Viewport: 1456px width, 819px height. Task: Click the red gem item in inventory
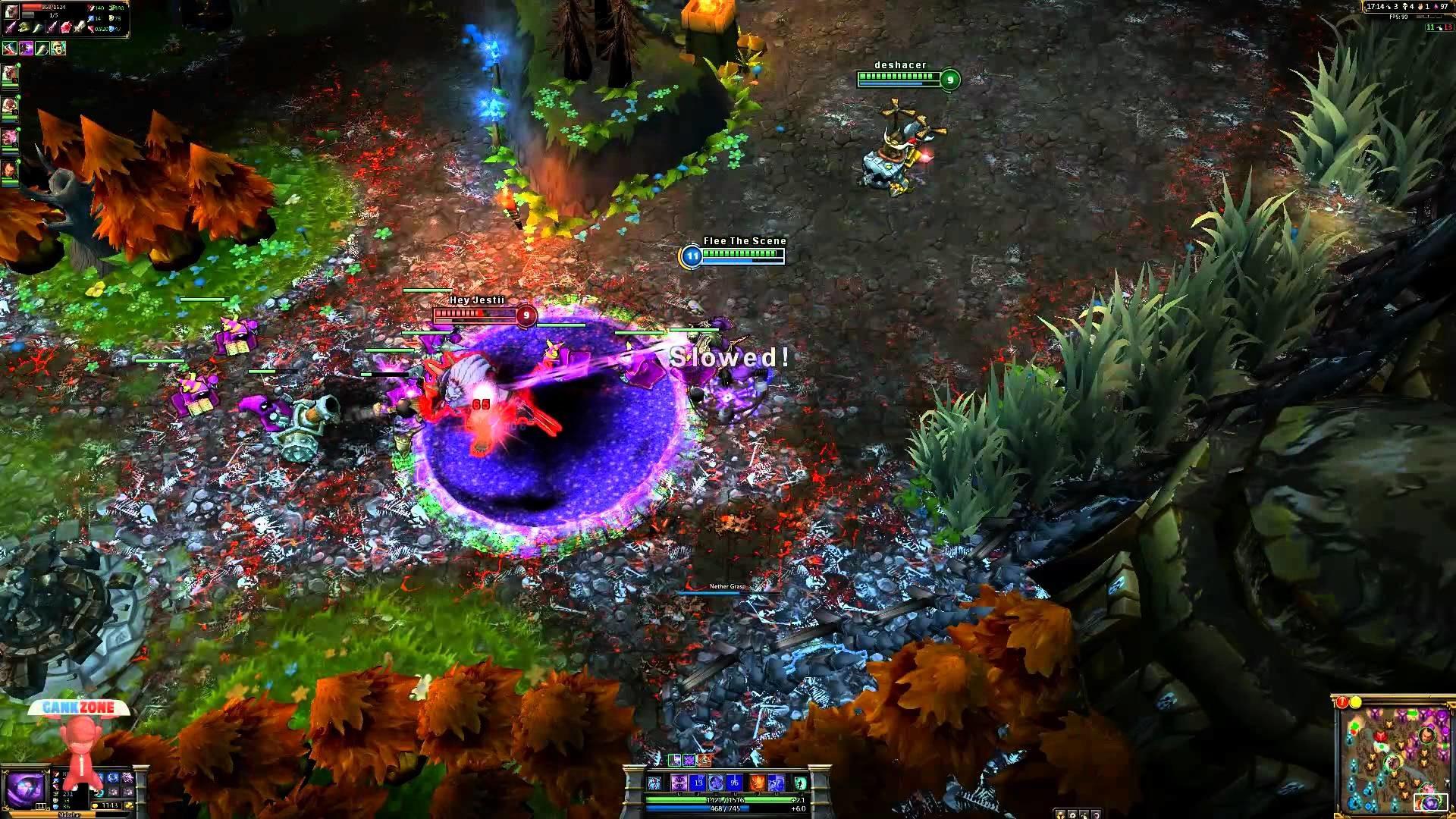coord(66,29)
